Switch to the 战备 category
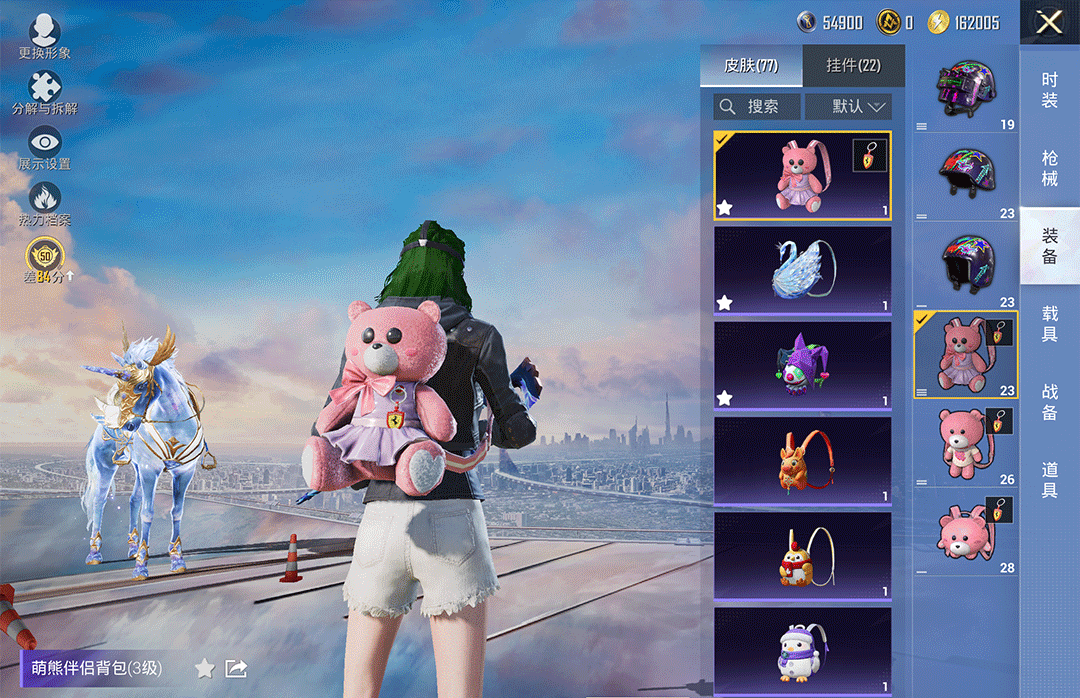This screenshot has height=698, width=1080. click(1049, 402)
